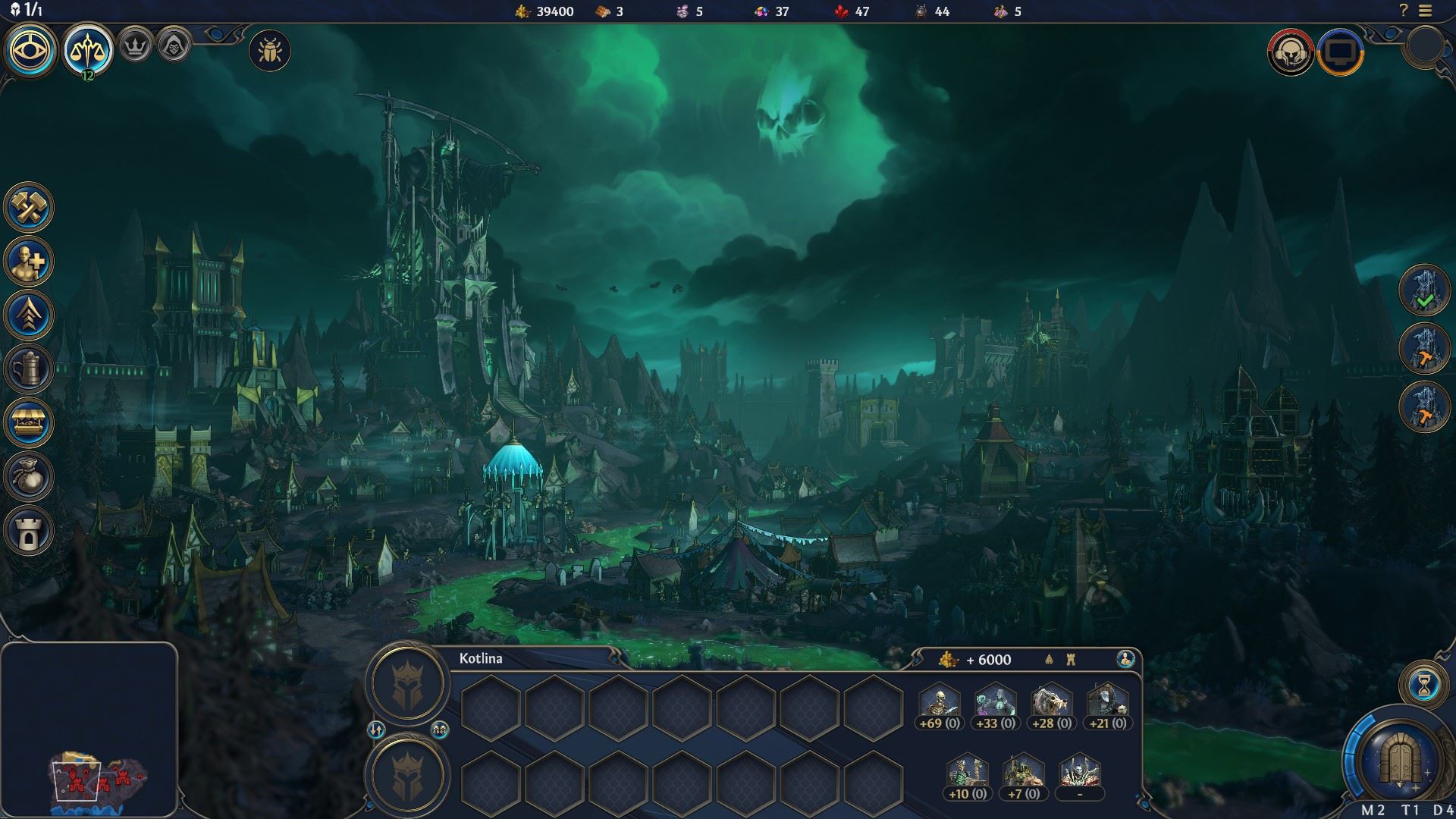Open the question mark help
This screenshot has width=1456, height=819.
click(x=1404, y=11)
